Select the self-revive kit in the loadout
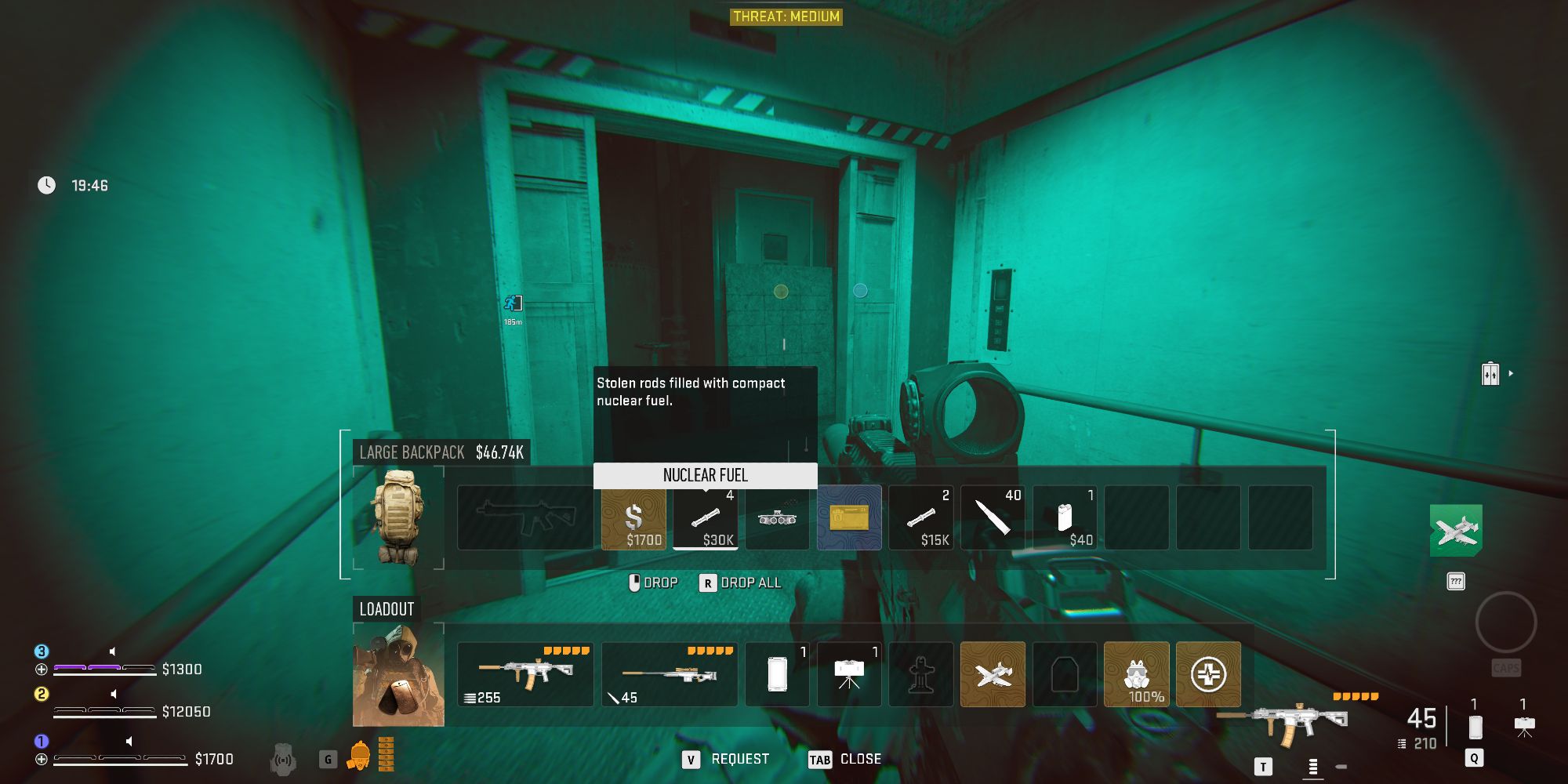The height and width of the screenshot is (784, 1568). coord(1207,674)
